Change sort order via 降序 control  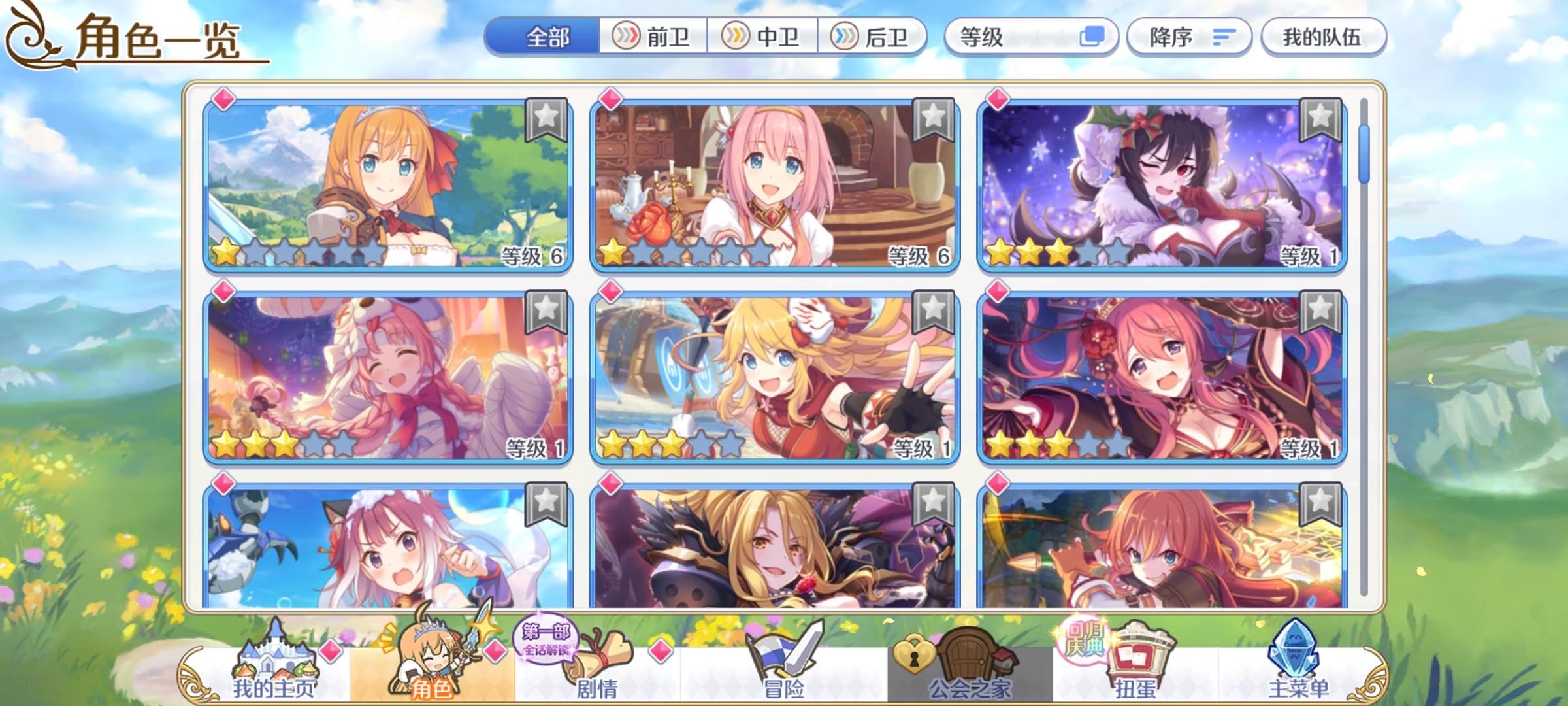coord(1189,37)
